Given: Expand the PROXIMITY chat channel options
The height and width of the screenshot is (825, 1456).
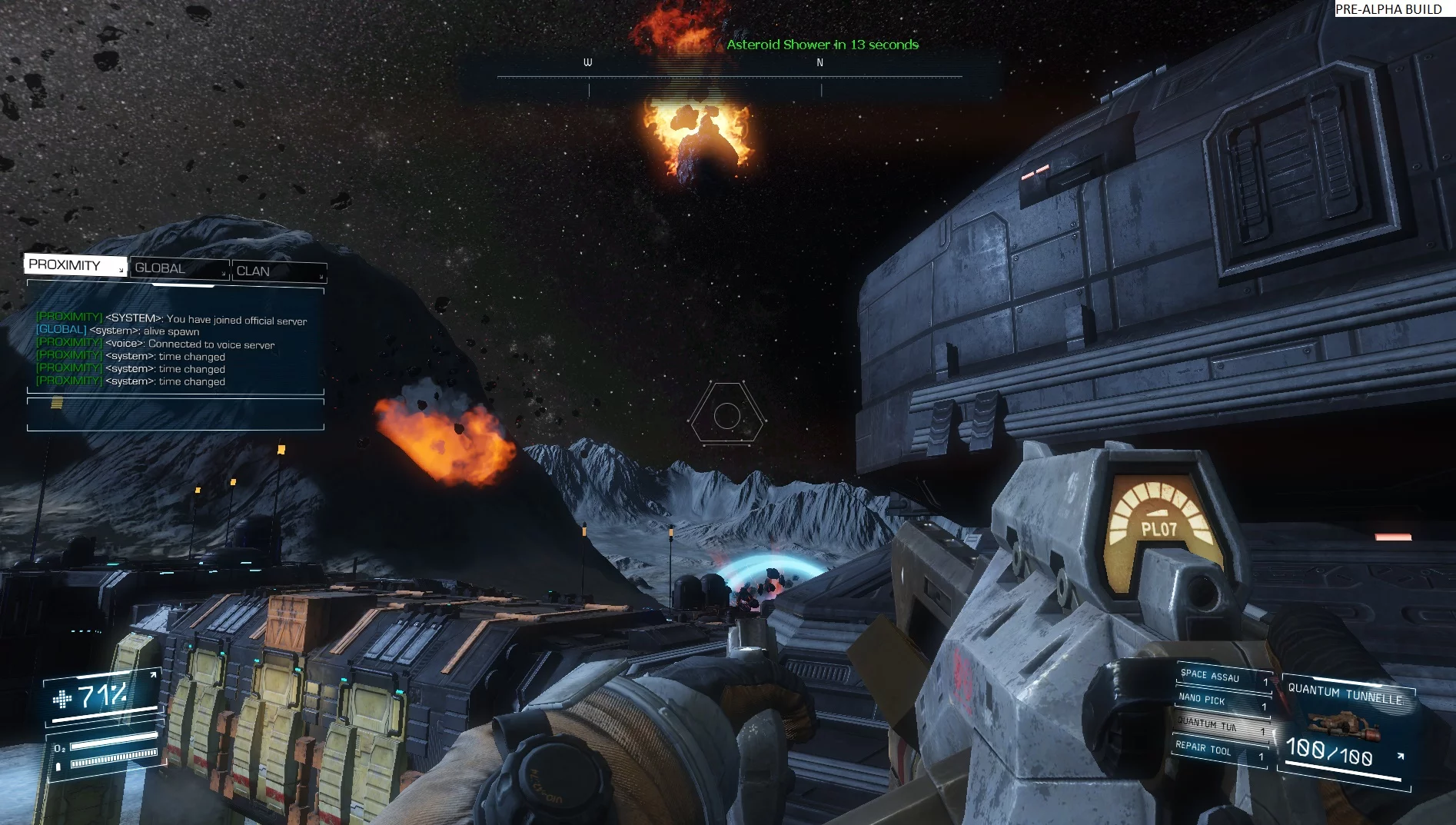Looking at the screenshot, I should 121,270.
